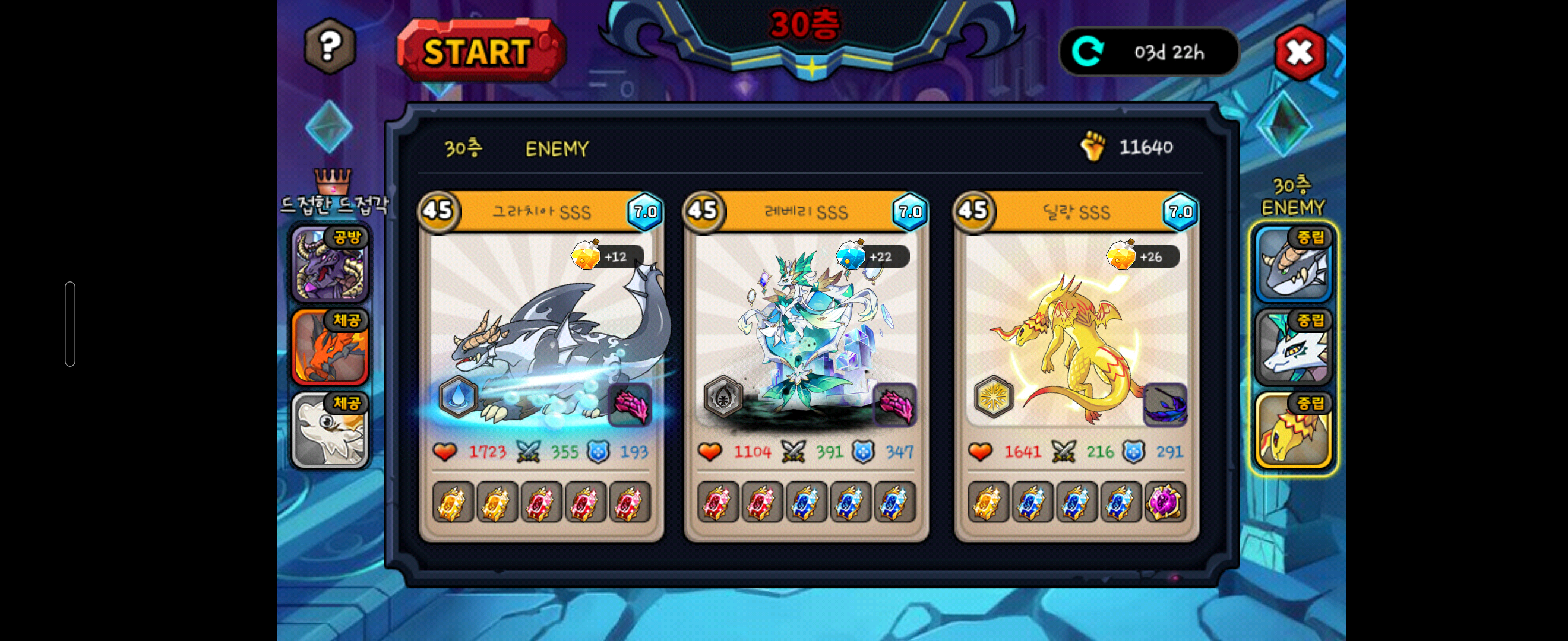This screenshot has height=641, width=1568.
Task: Inspect the water drop element badge
Action: (x=458, y=396)
